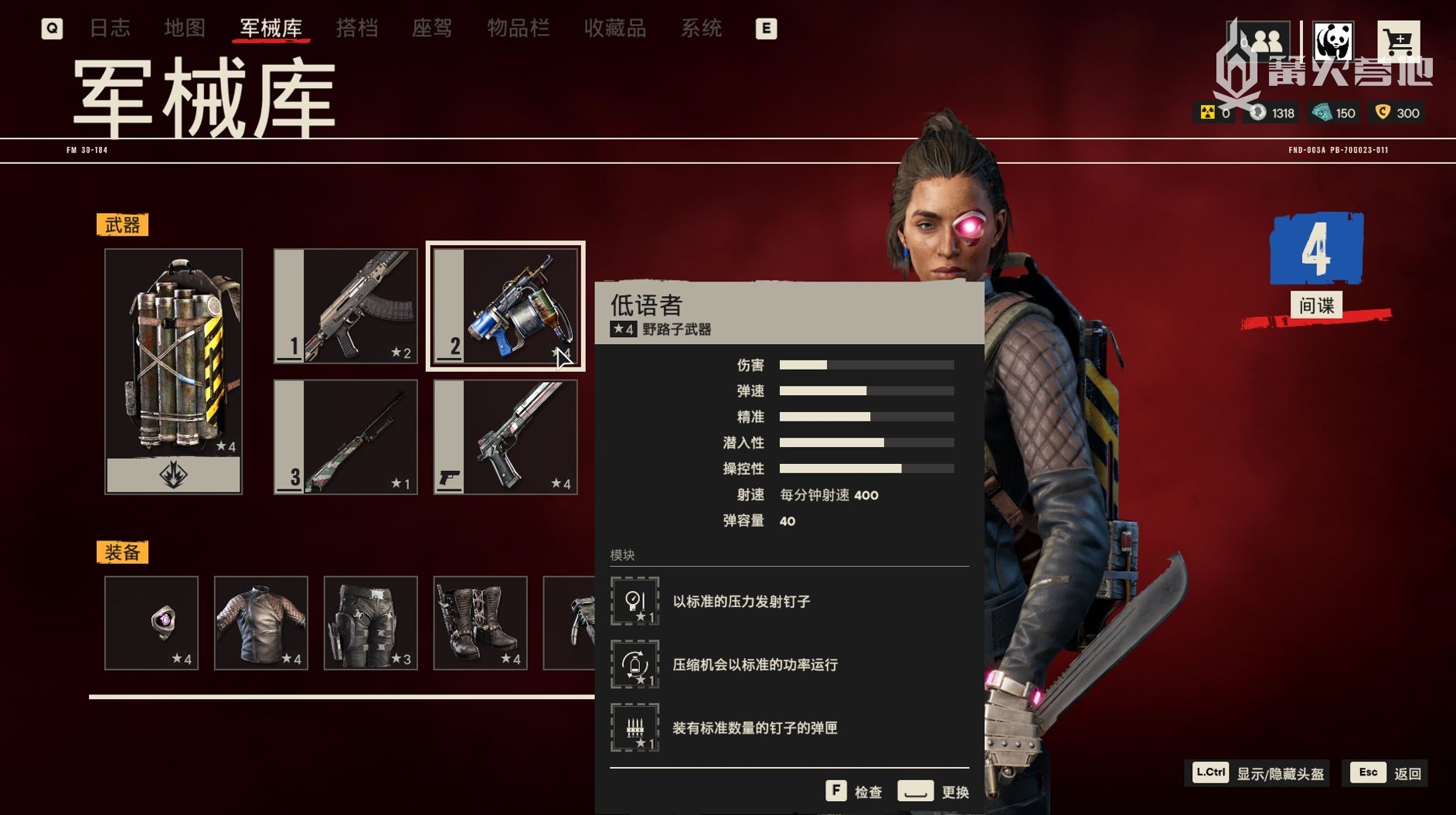Select the pistol sidearm slot
This screenshot has width=1456, height=815.
[x=505, y=437]
